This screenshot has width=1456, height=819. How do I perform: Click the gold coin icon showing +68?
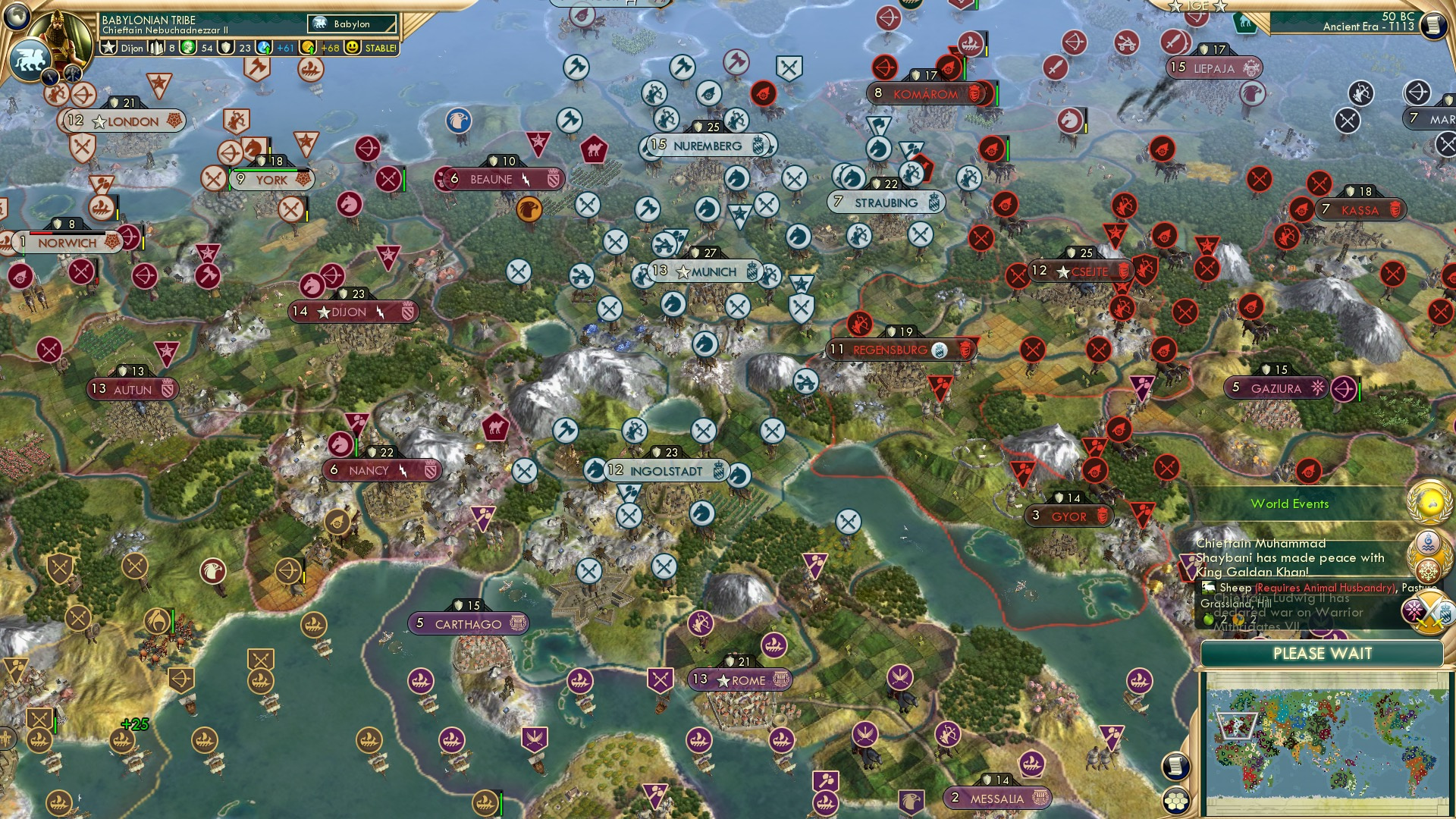point(307,48)
